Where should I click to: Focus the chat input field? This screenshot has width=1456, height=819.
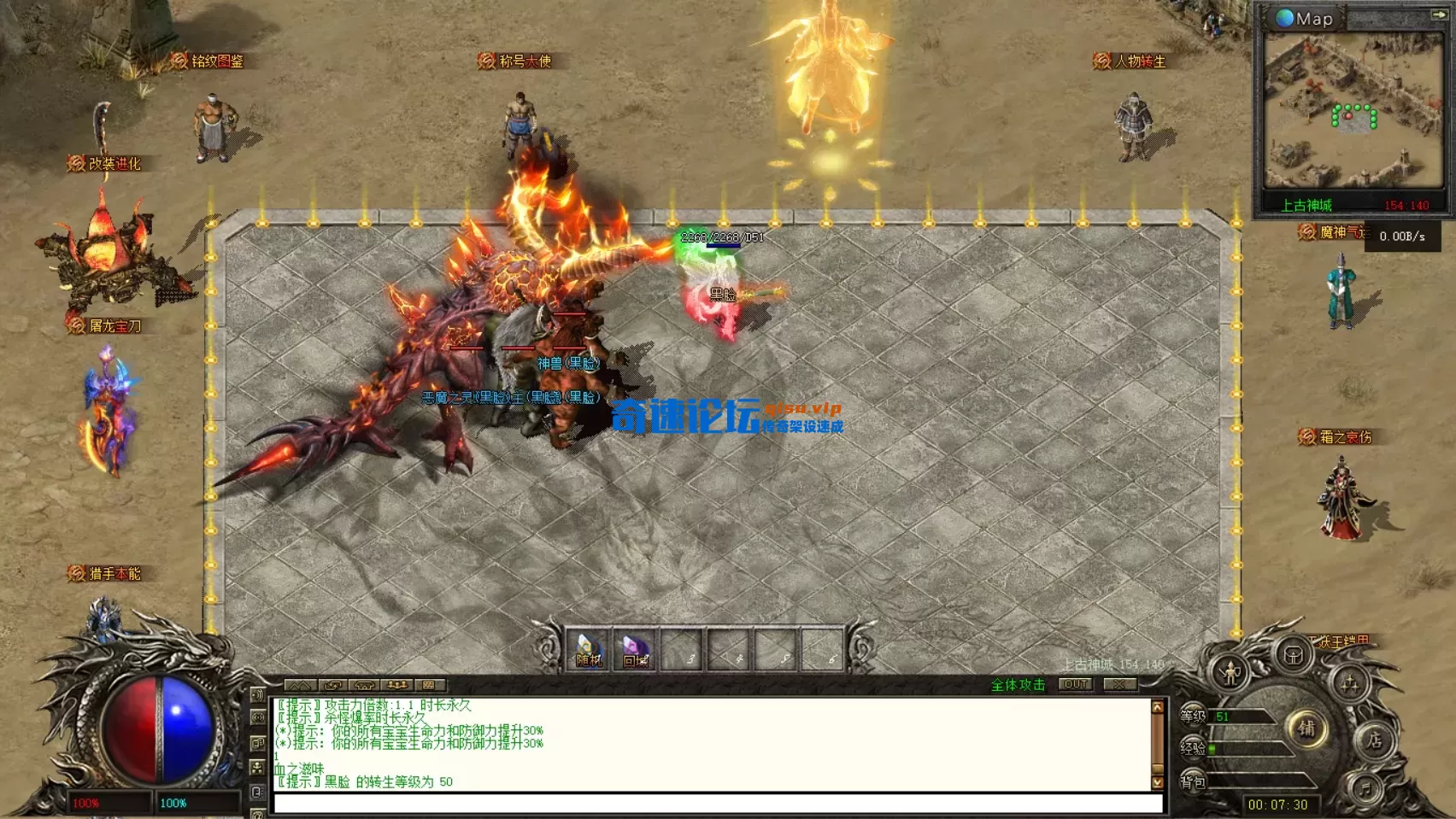(718, 804)
